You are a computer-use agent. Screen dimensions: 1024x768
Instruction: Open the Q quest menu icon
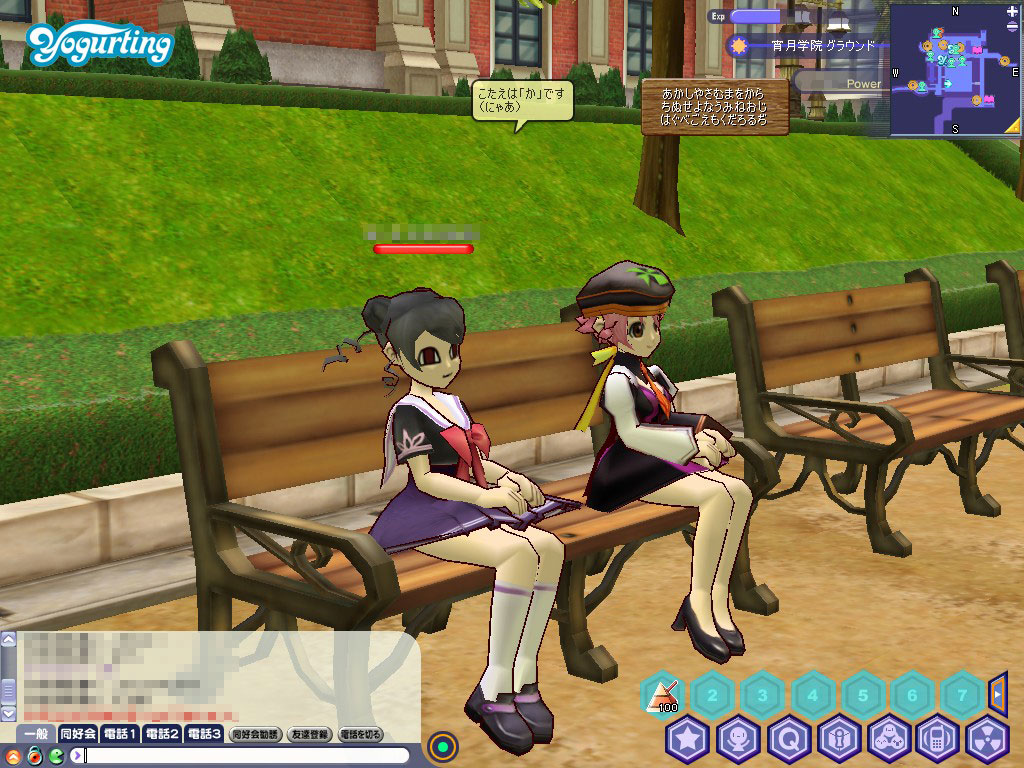pos(788,740)
